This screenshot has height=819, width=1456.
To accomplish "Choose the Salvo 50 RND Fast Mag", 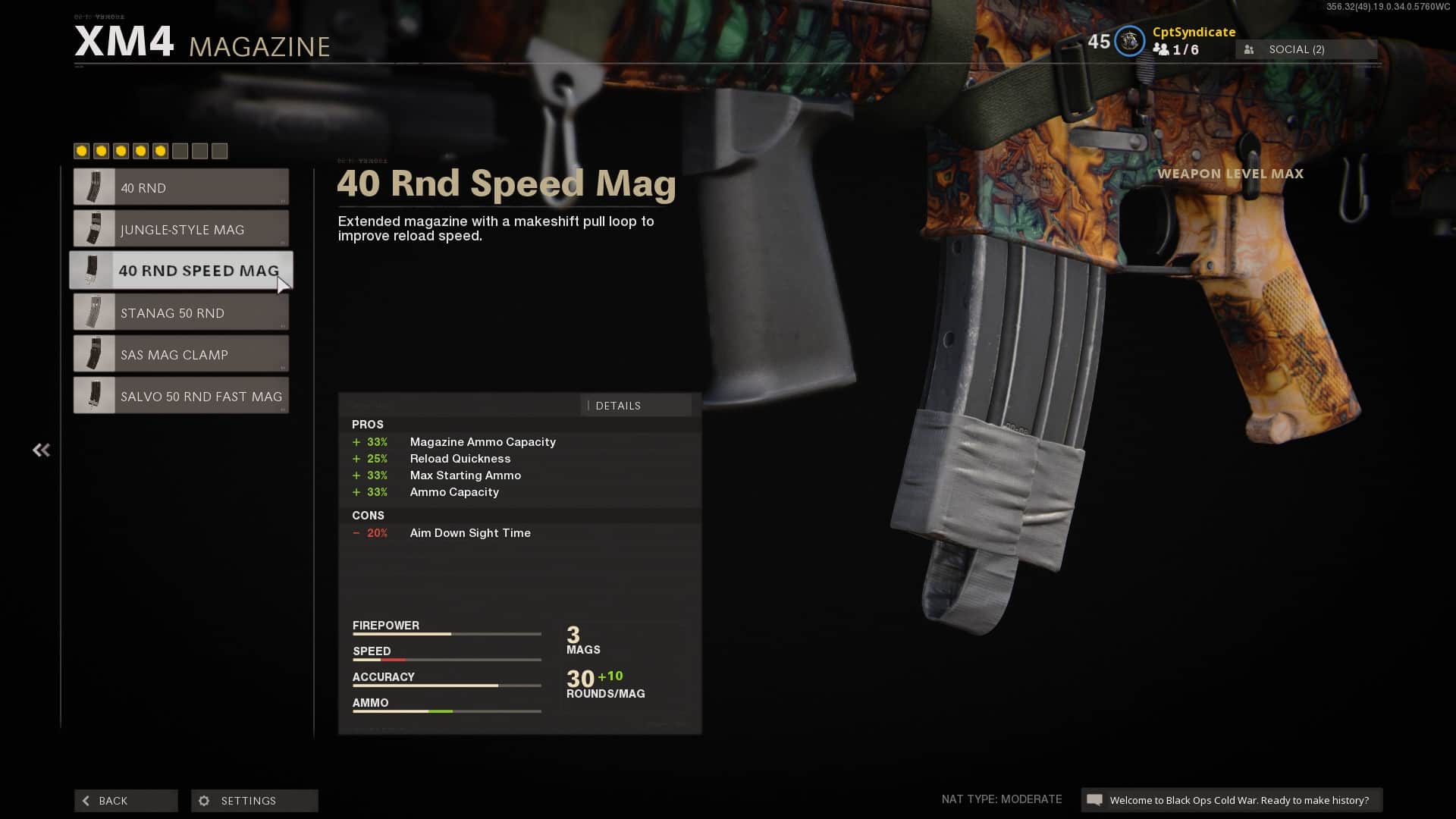I will (x=181, y=396).
